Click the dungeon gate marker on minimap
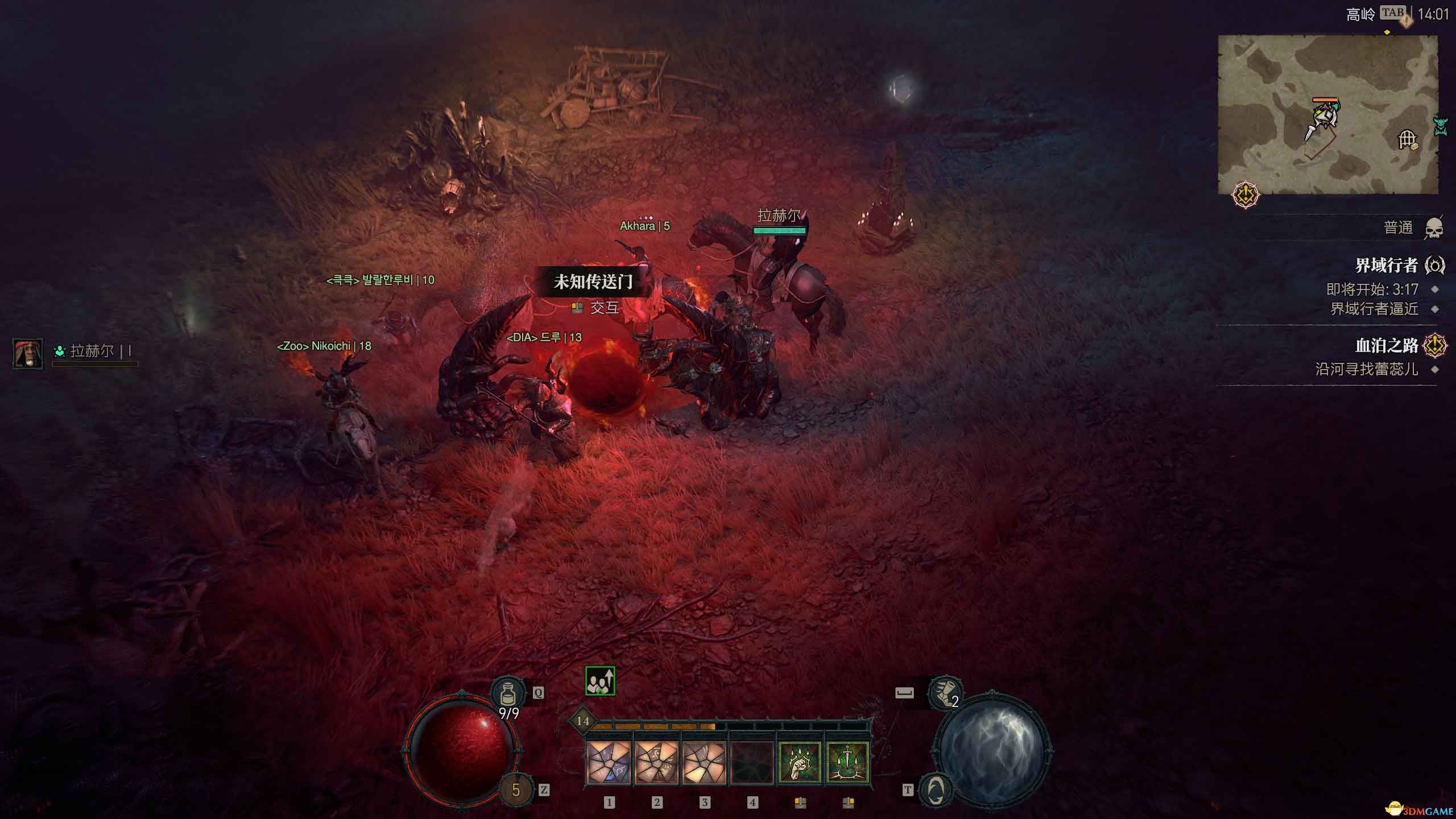Viewport: 1456px width, 819px height. tap(1407, 139)
